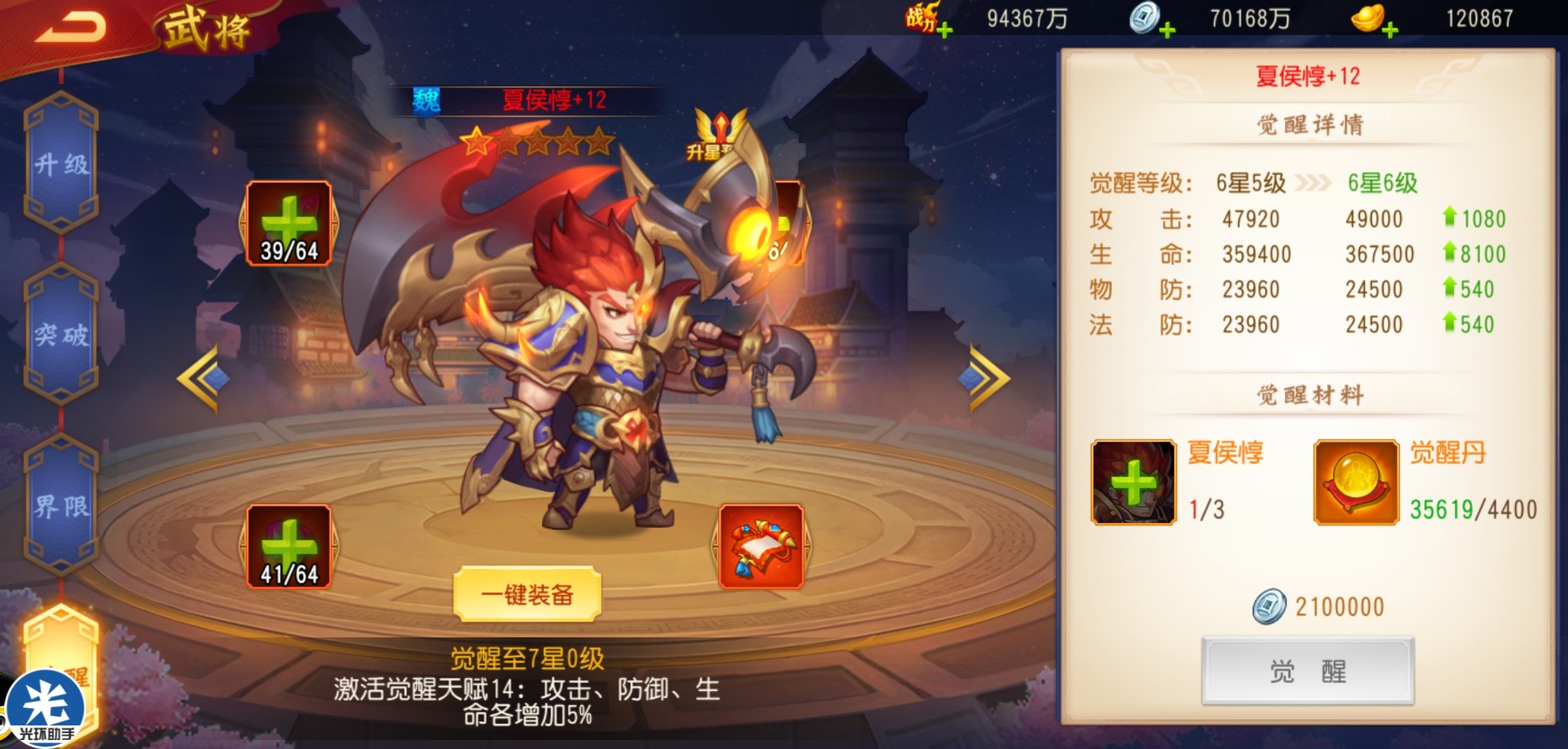
Task: Add more gold ingots
Action: point(1389,30)
